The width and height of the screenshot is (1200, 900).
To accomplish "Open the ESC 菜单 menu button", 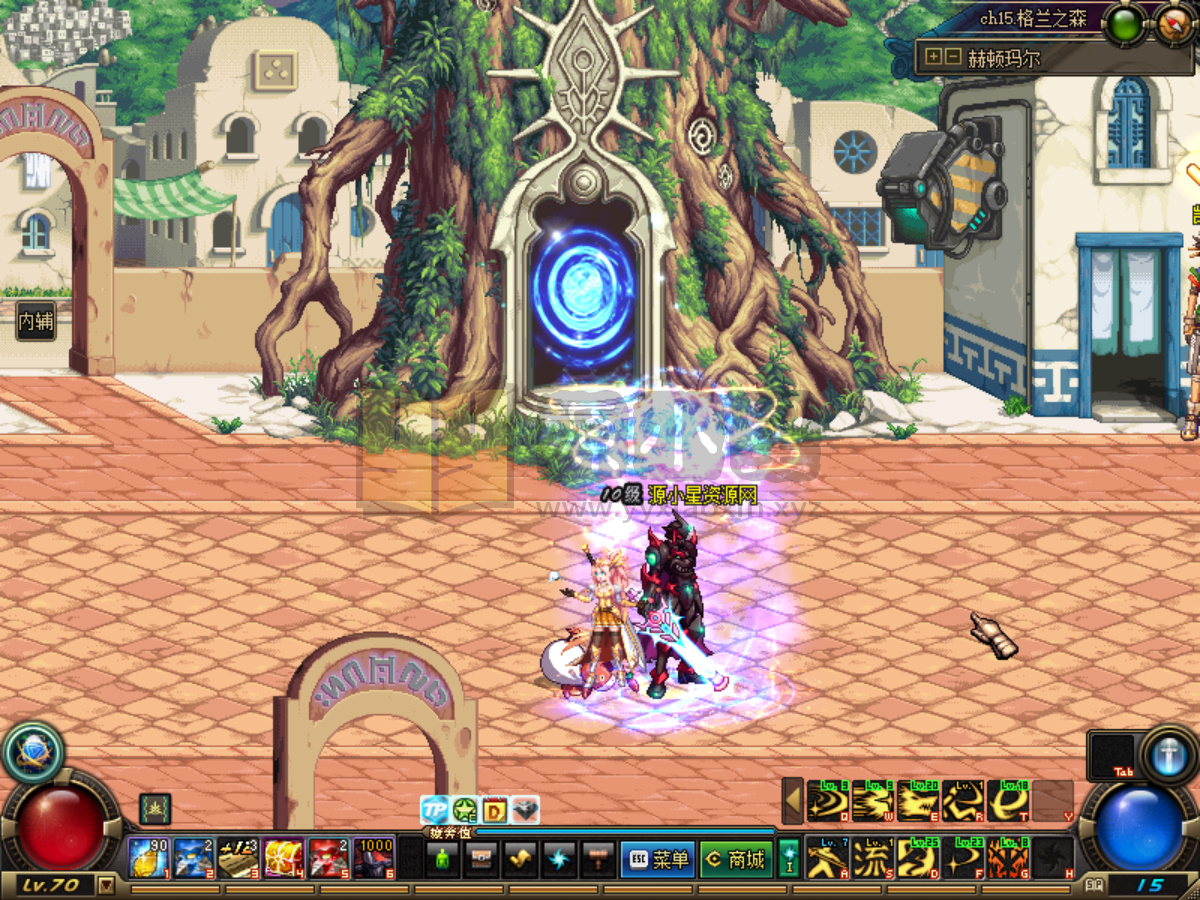I will point(656,859).
